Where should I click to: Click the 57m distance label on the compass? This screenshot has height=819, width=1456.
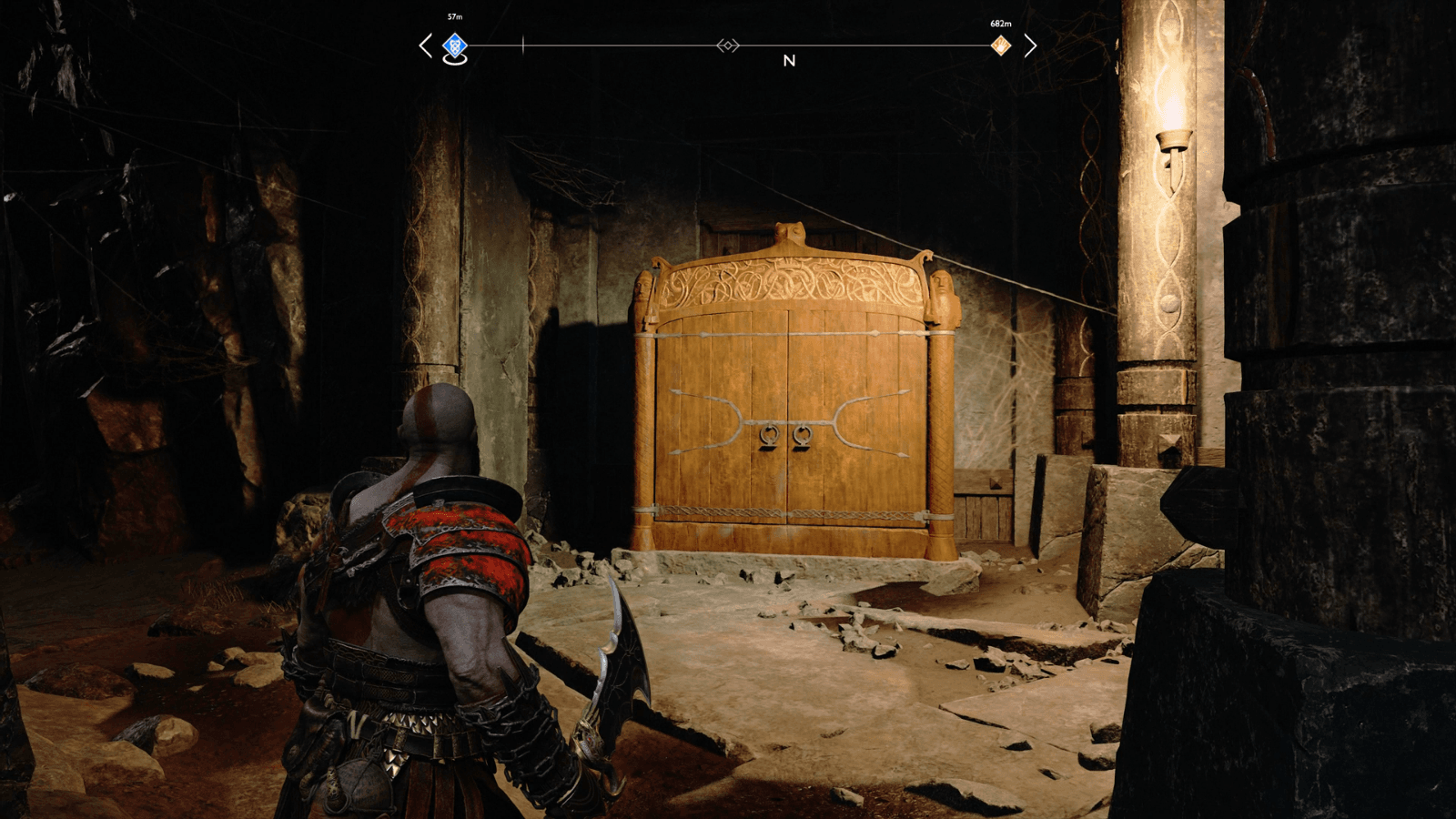[453, 15]
